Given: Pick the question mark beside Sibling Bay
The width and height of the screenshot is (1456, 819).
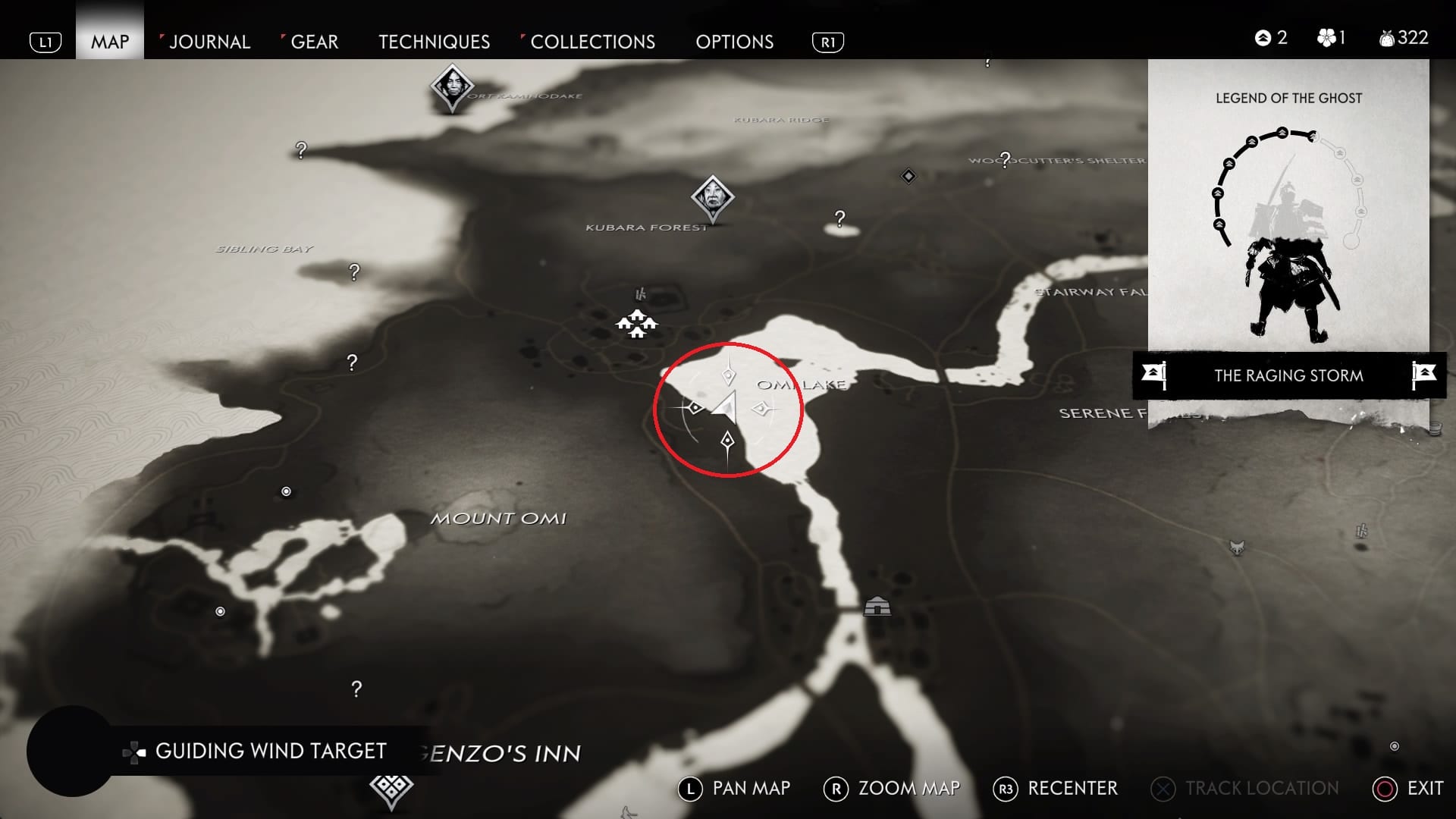Looking at the screenshot, I should [x=354, y=271].
